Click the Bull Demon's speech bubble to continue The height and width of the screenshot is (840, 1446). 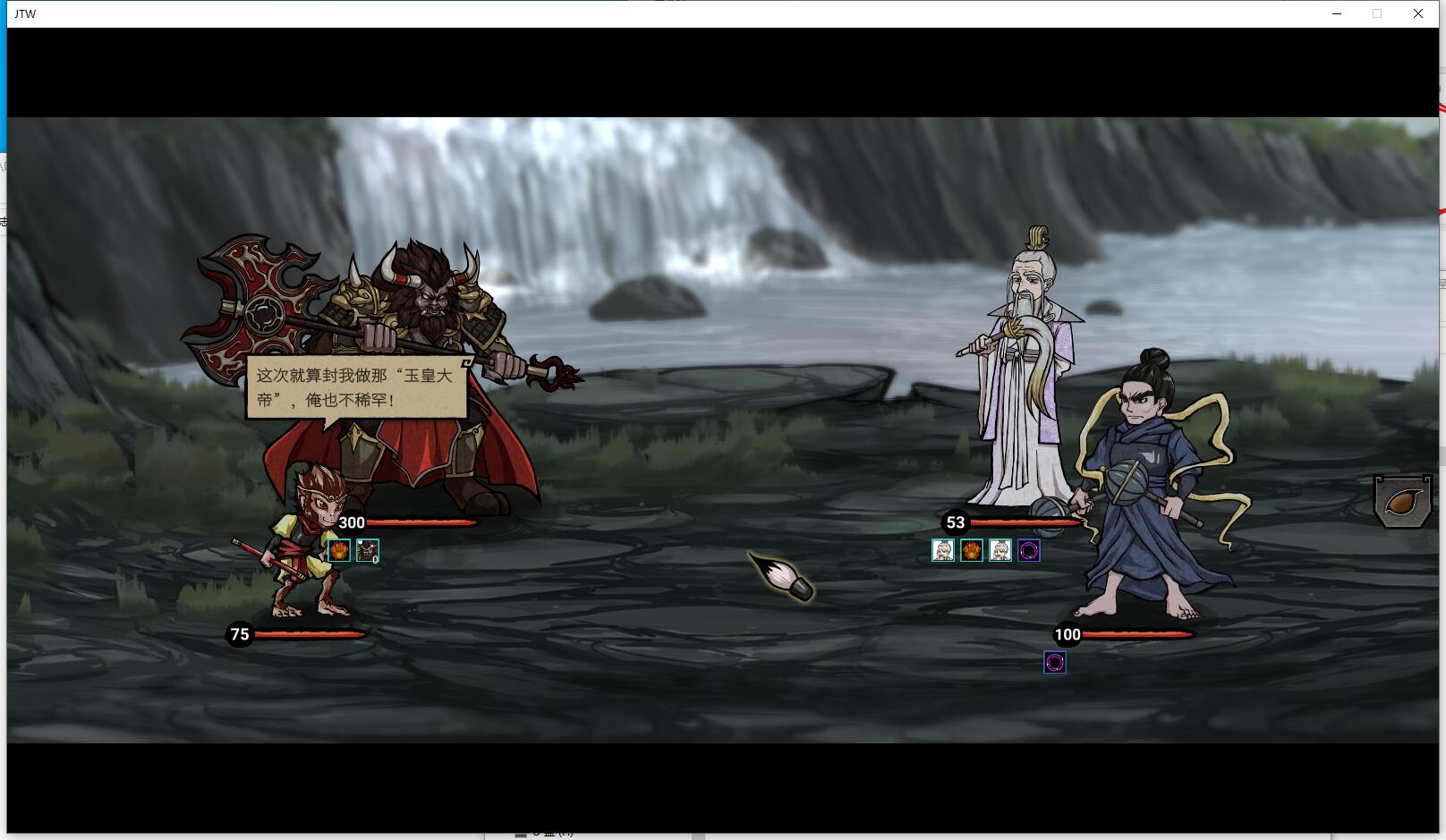click(x=356, y=387)
